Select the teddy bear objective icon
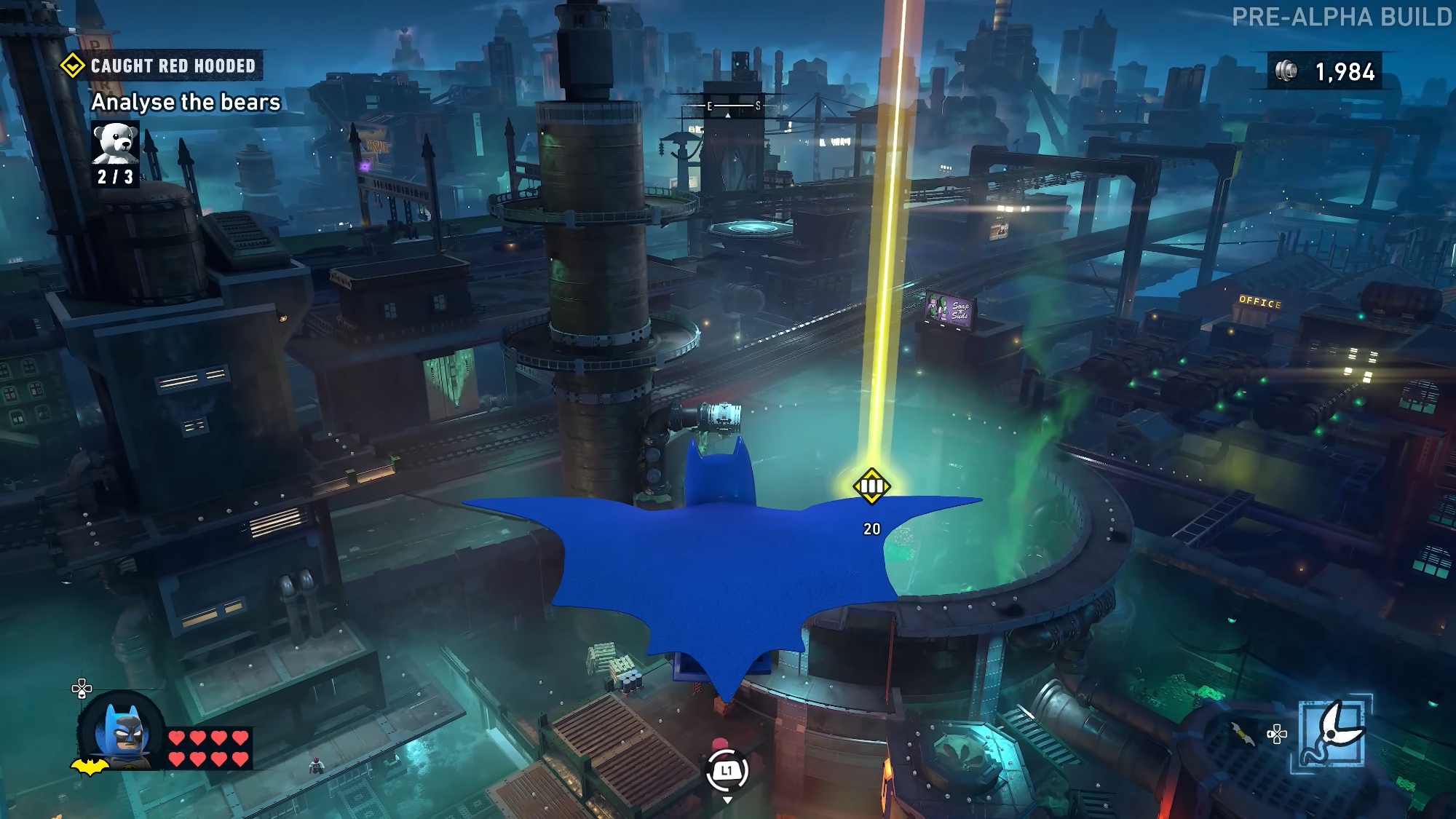The height and width of the screenshot is (819, 1456). coord(116,143)
